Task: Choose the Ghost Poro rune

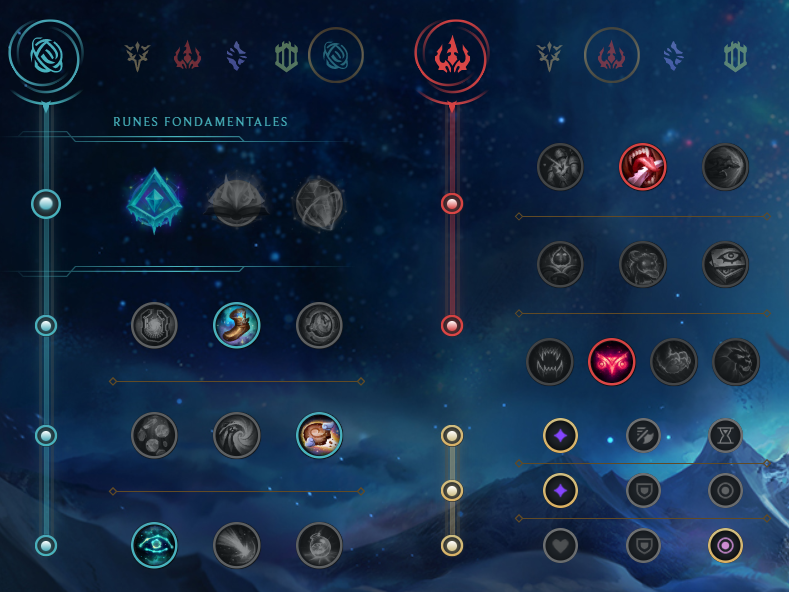Action: point(642,265)
